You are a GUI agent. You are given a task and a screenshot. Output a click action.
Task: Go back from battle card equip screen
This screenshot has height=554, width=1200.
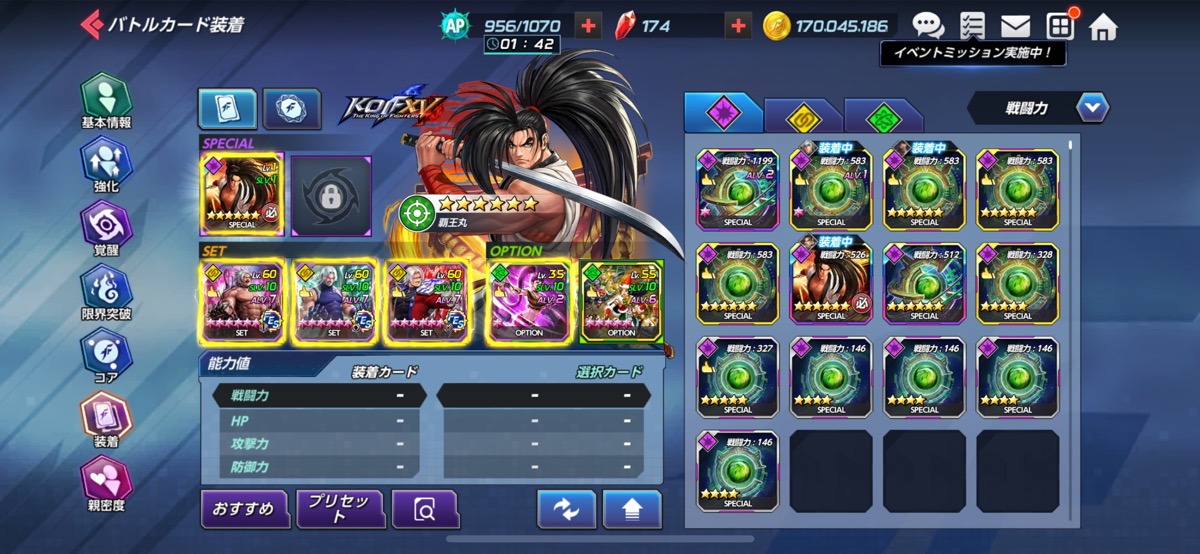92,25
